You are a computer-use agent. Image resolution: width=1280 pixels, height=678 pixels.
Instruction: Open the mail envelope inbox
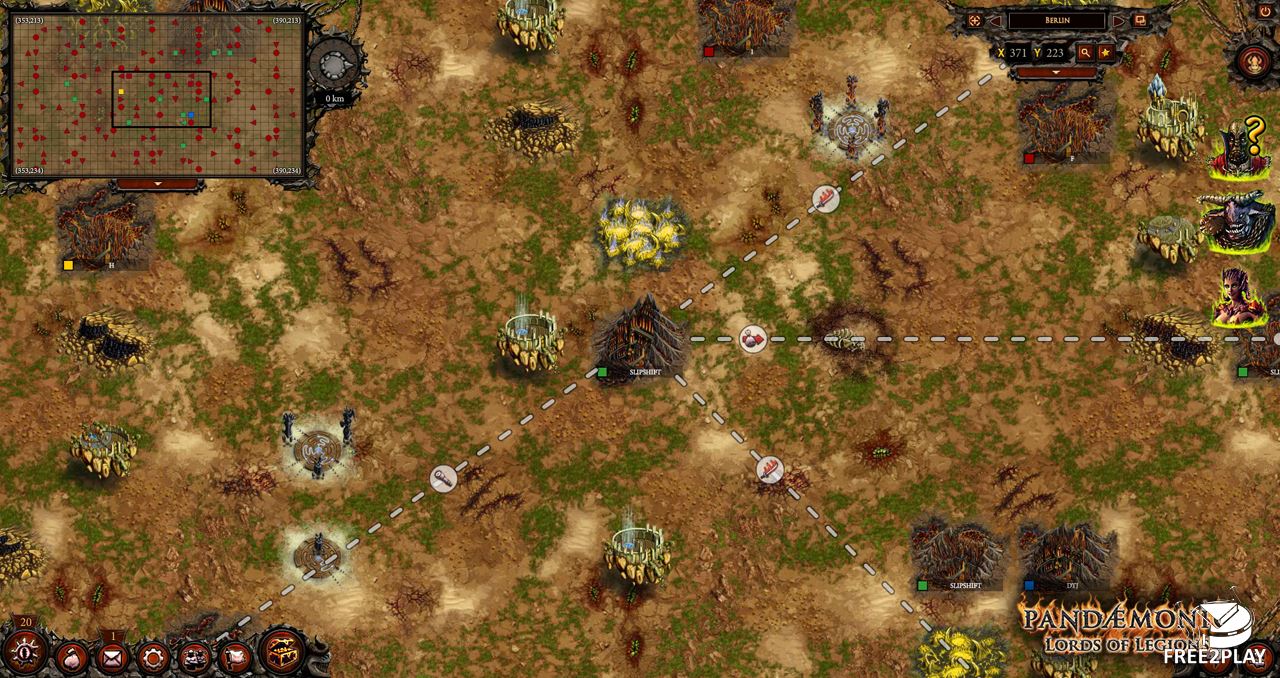pos(112,658)
